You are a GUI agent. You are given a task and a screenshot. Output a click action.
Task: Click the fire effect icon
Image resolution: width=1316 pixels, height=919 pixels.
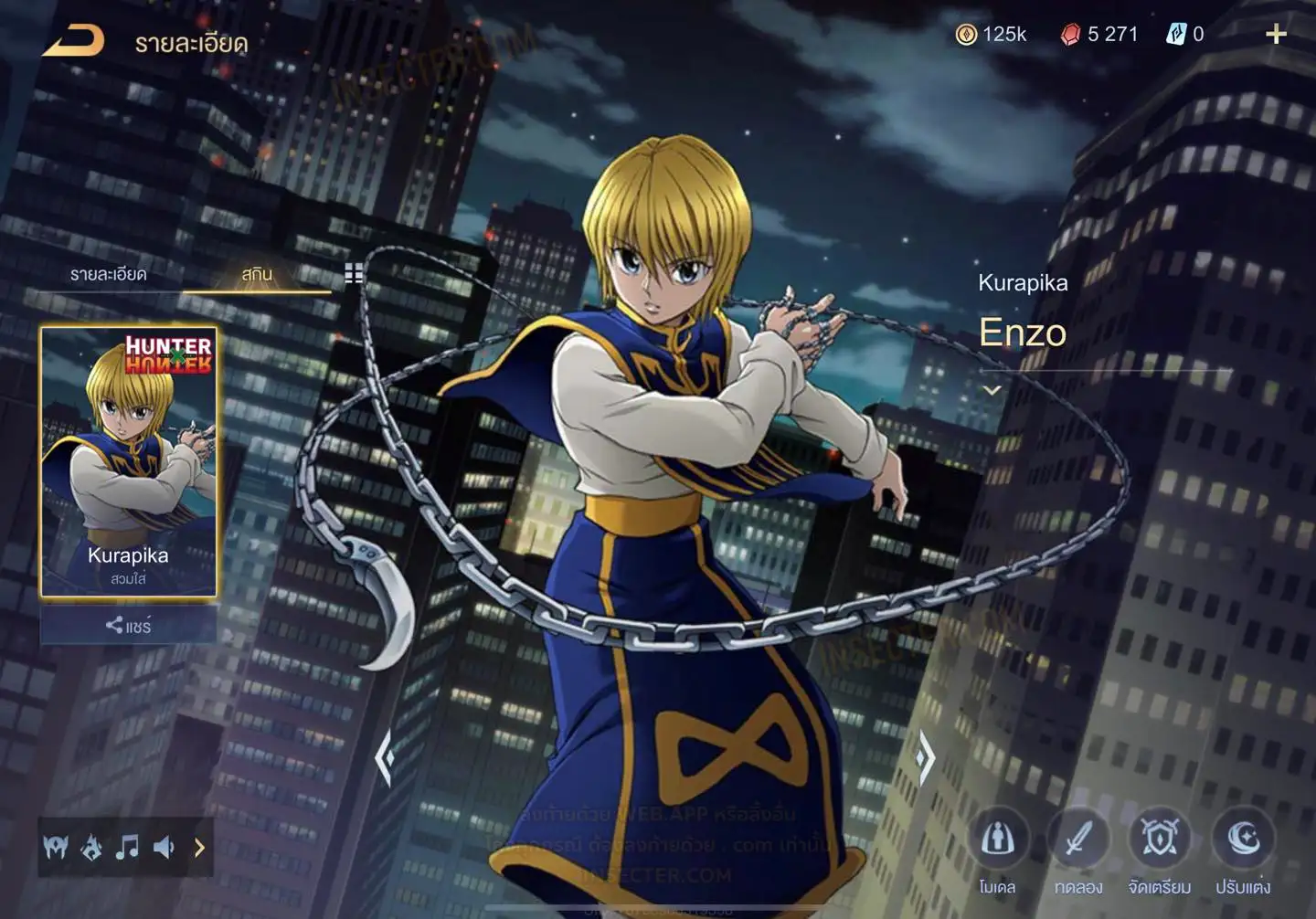click(x=91, y=848)
